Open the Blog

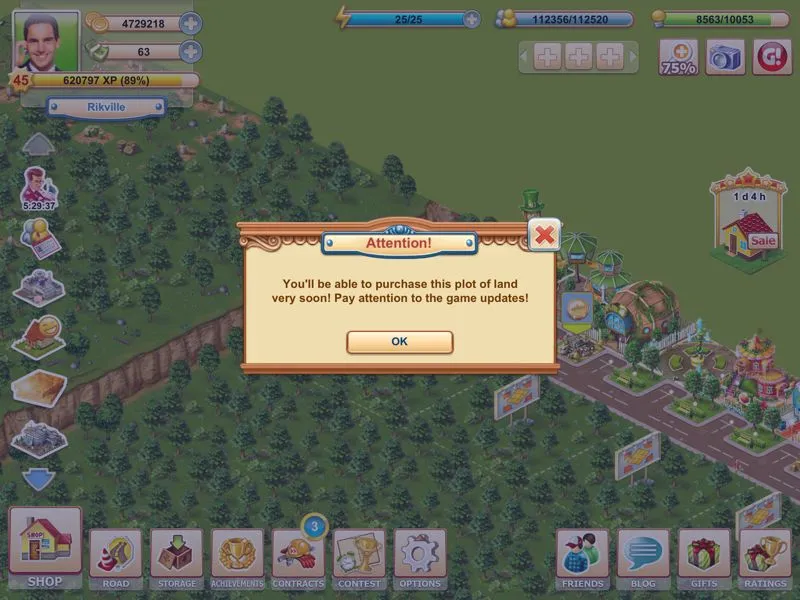pos(643,557)
